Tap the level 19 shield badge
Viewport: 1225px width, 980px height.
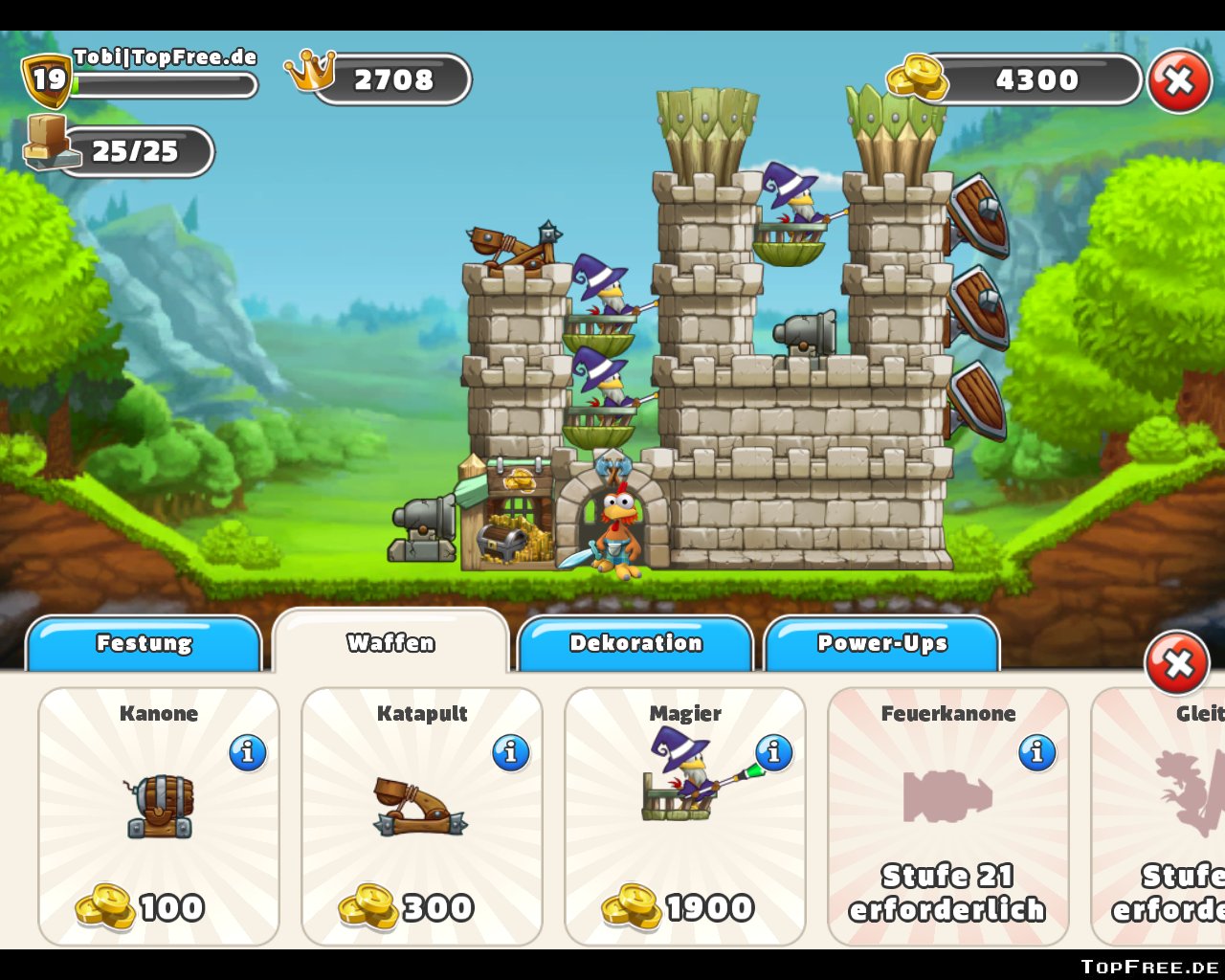pos(47,79)
